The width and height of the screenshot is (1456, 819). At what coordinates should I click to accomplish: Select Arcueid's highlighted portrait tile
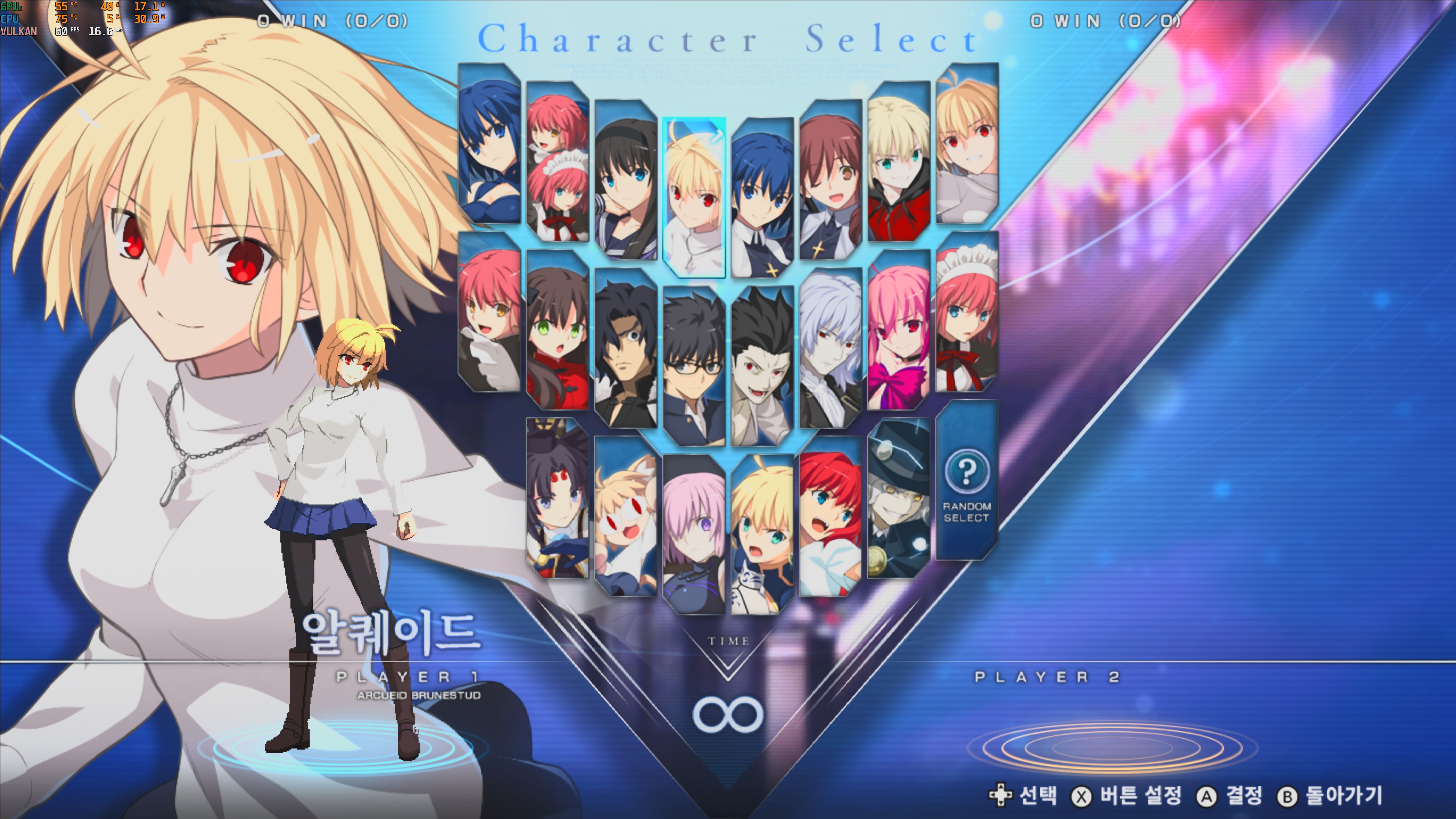tap(693, 198)
